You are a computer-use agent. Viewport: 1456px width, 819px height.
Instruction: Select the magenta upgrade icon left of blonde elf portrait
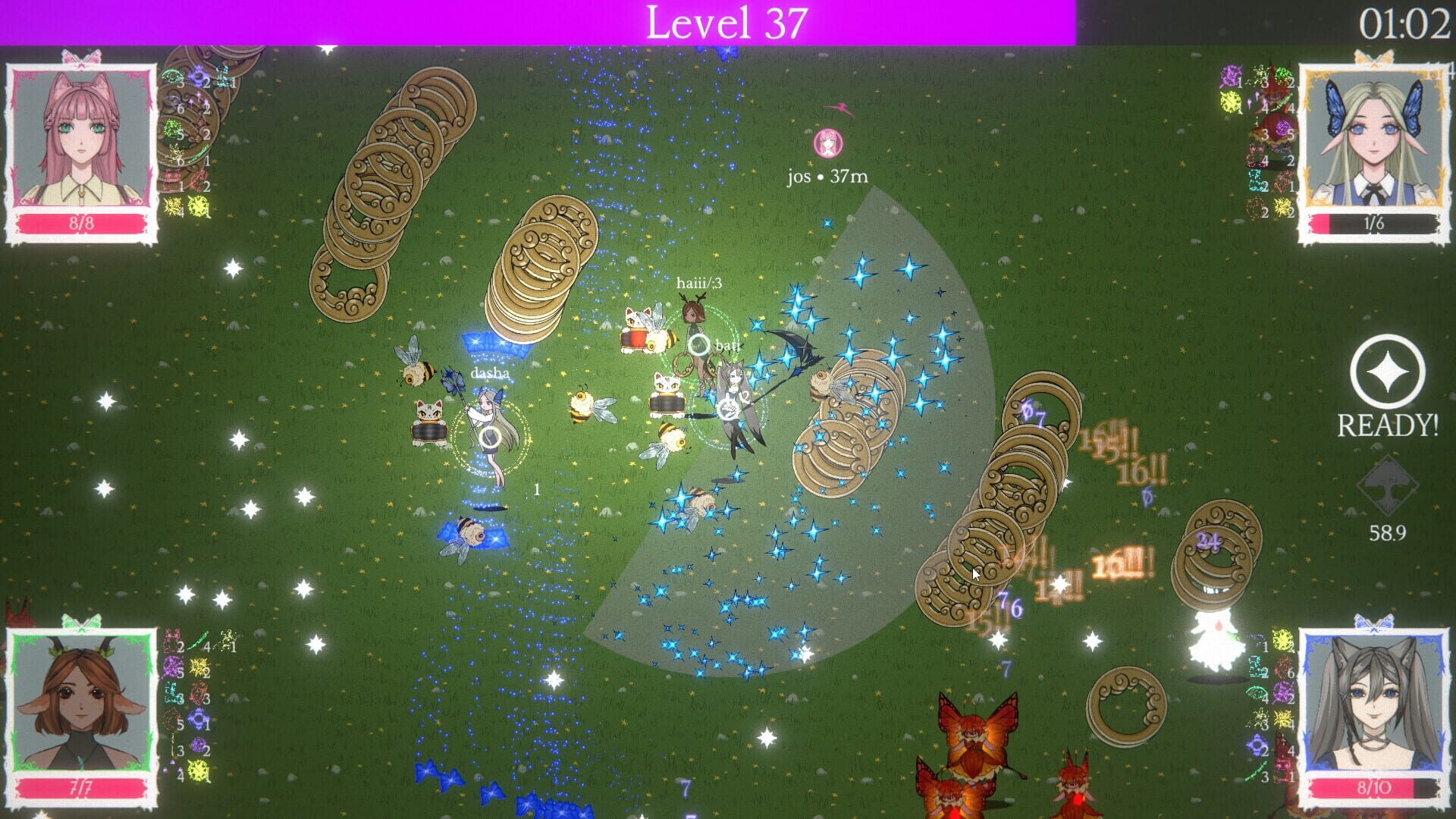(x=1230, y=76)
